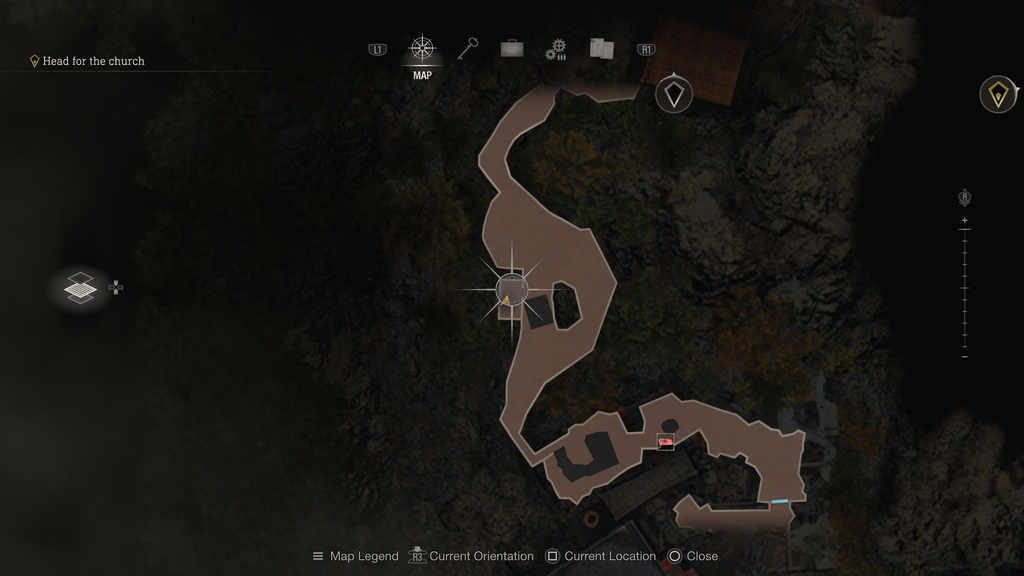Image resolution: width=1024 pixels, height=576 pixels.
Task: Click the blue door marker on the map
Action: coord(780,501)
